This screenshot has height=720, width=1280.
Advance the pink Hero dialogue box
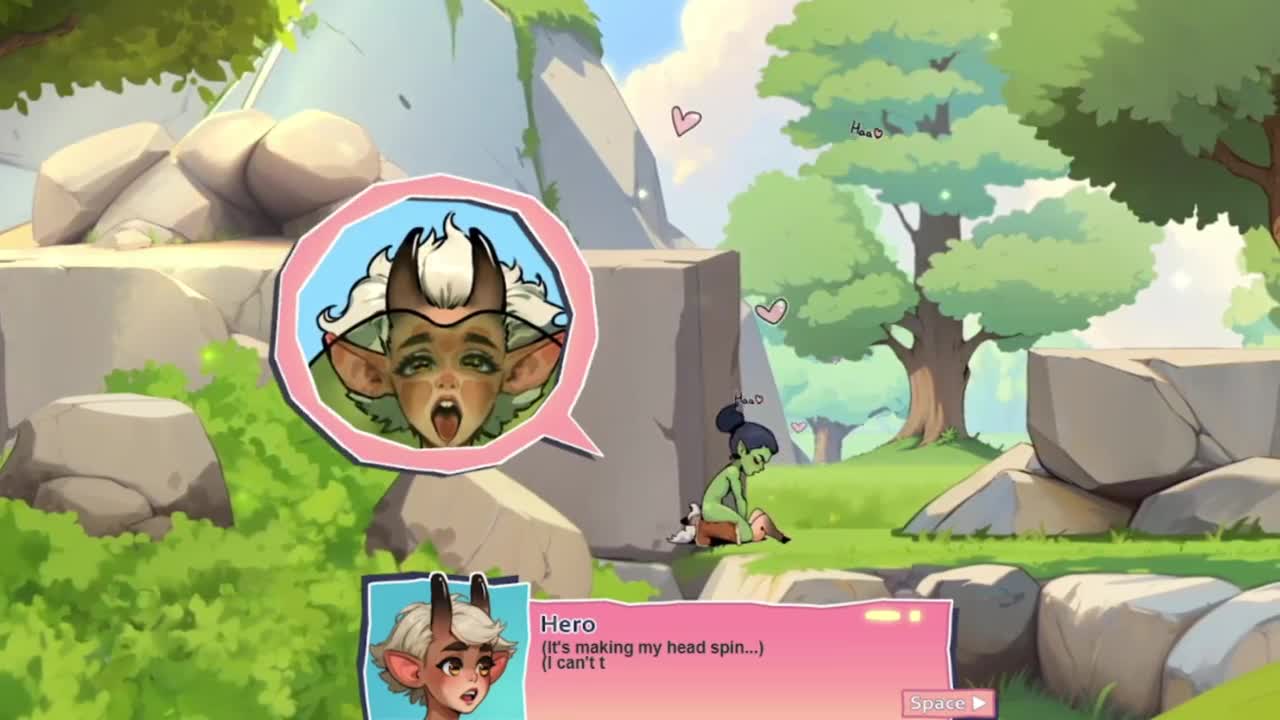pyautogui.click(x=948, y=703)
